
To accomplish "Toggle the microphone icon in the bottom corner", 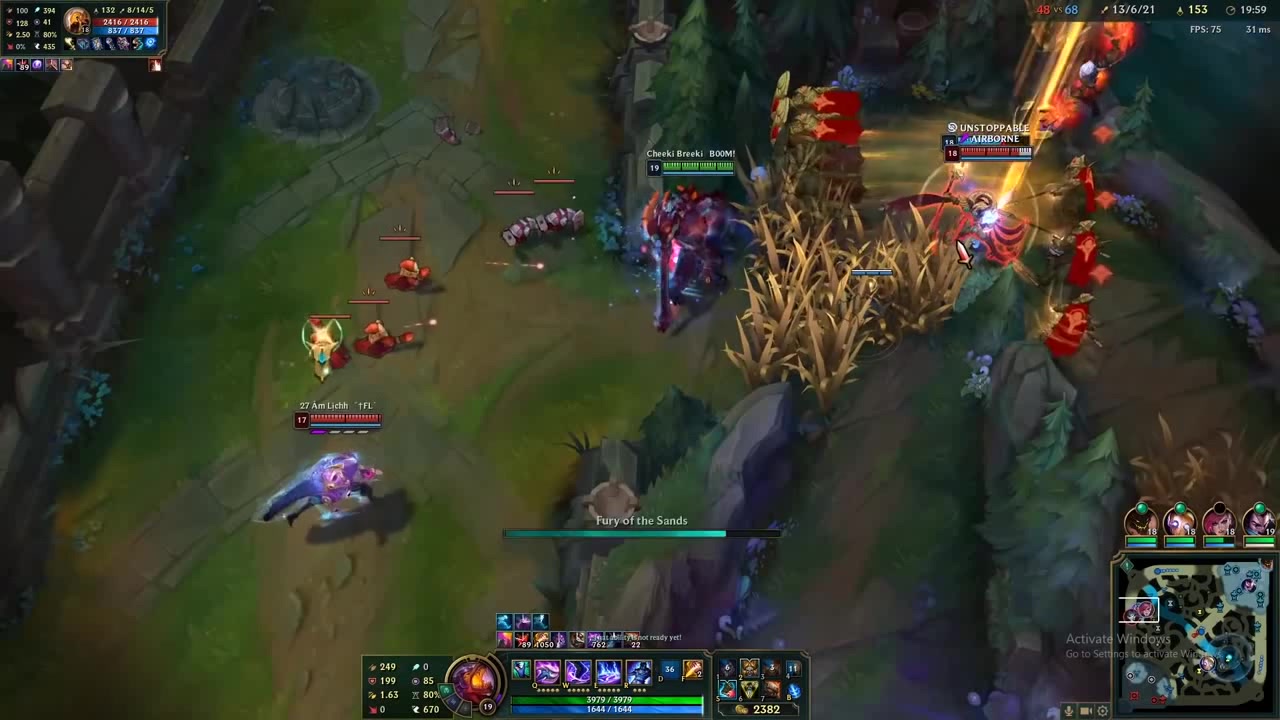I will point(1068,711).
